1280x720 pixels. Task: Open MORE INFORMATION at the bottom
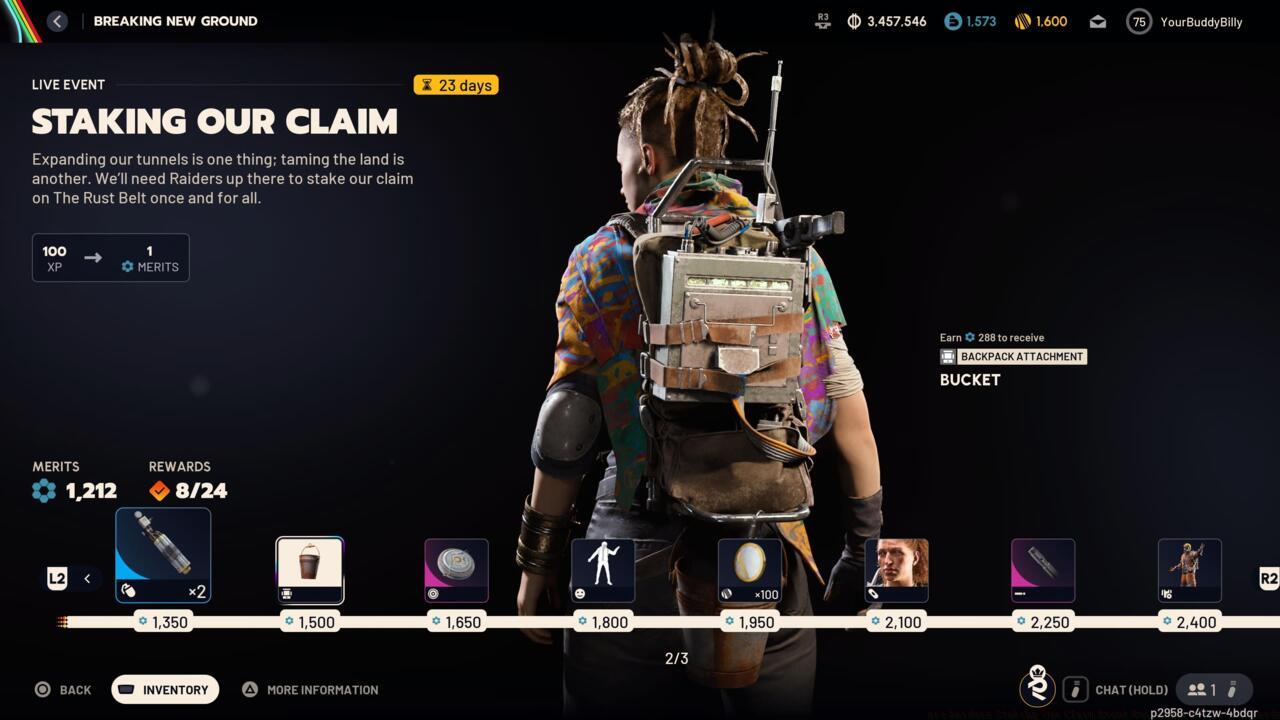(310, 689)
